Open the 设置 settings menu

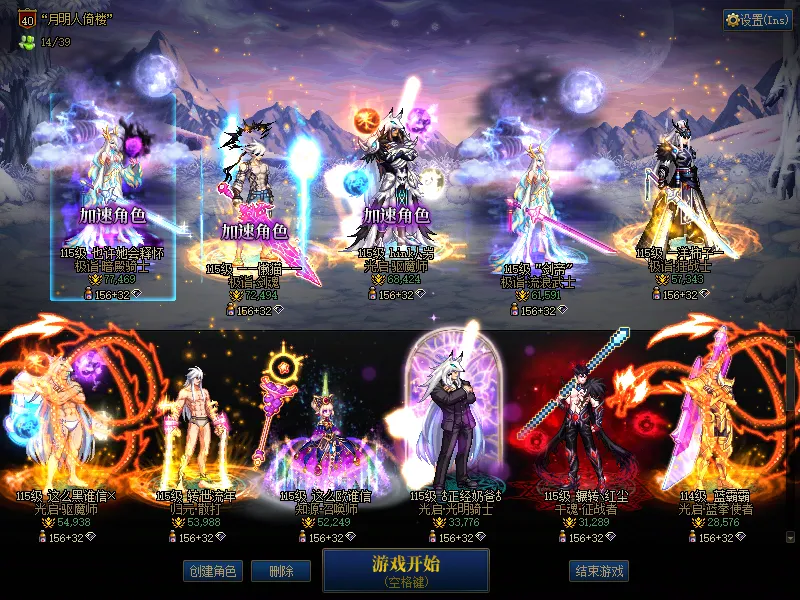(757, 20)
